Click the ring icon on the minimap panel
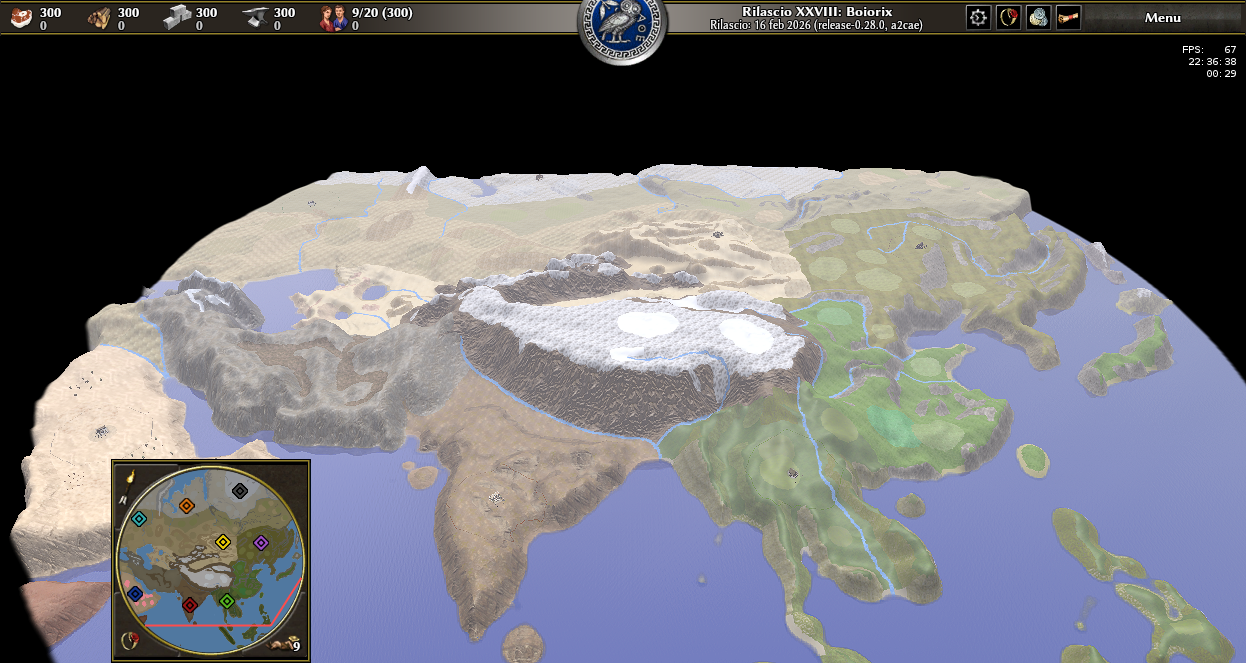This screenshot has width=1246, height=663. (129, 640)
